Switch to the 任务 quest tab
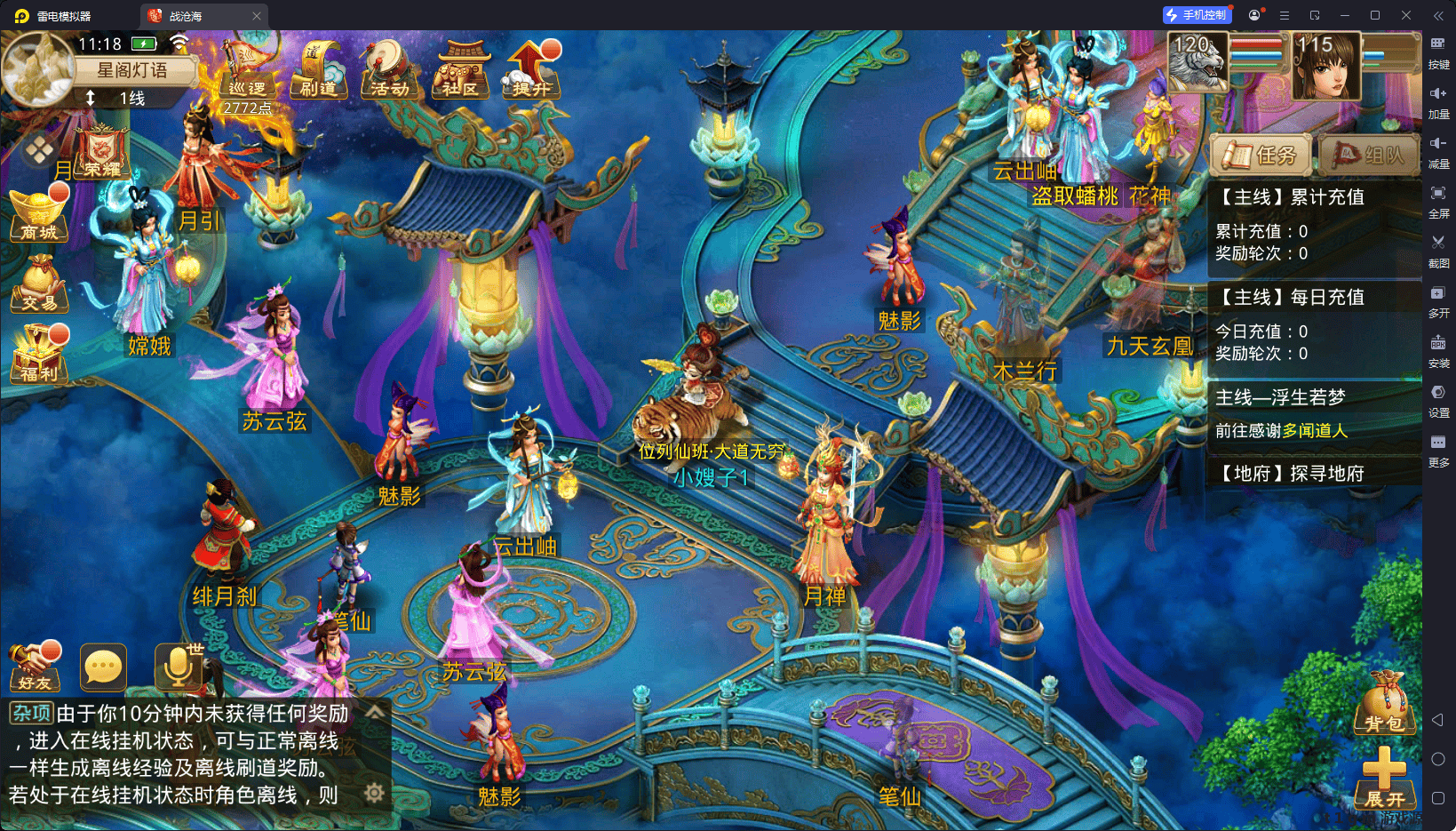 (1261, 156)
